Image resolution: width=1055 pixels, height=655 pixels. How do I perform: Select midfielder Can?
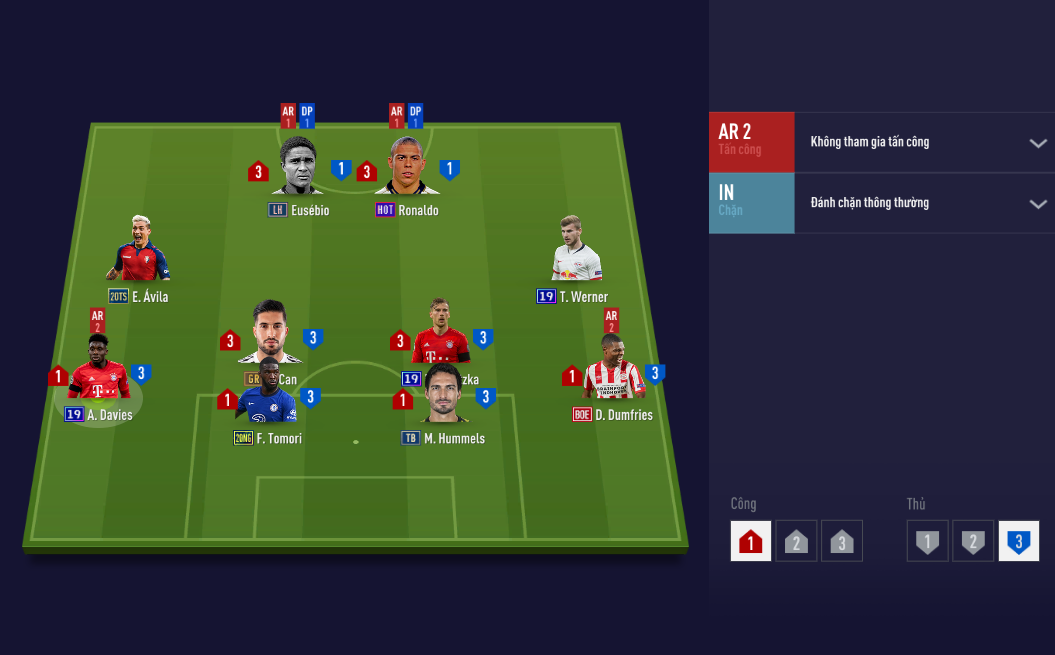269,332
